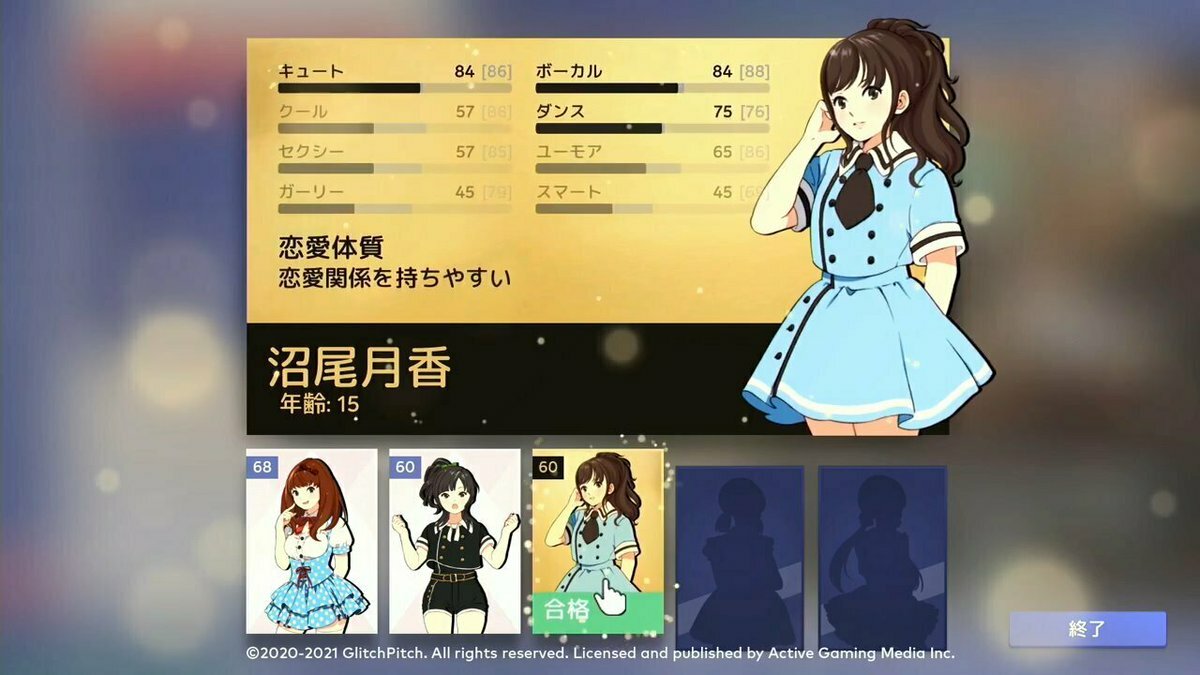Click the 終了 finish button
The height and width of the screenshot is (675, 1200).
(1087, 629)
